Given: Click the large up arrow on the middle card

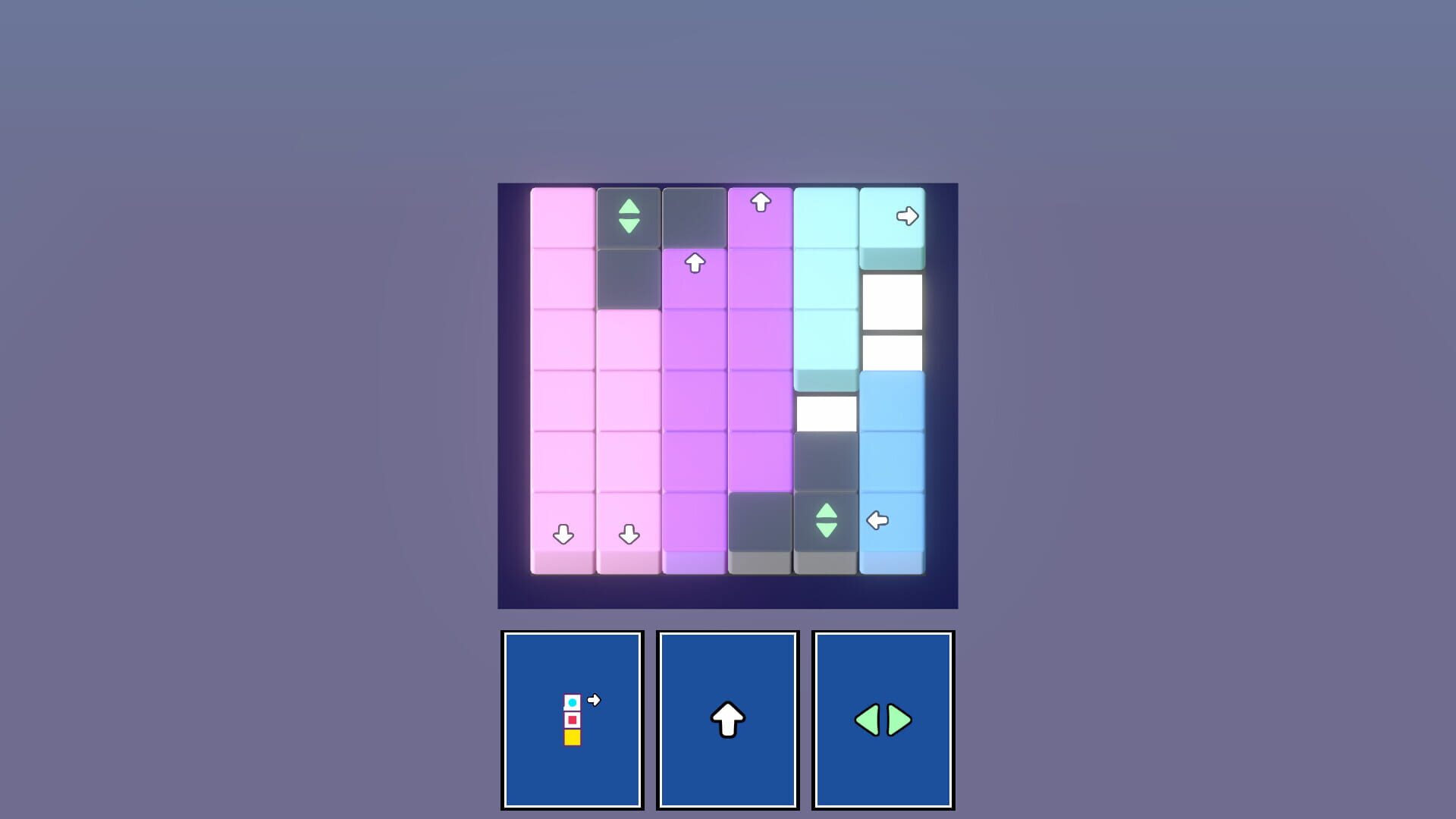Looking at the screenshot, I should pyautogui.click(x=726, y=720).
